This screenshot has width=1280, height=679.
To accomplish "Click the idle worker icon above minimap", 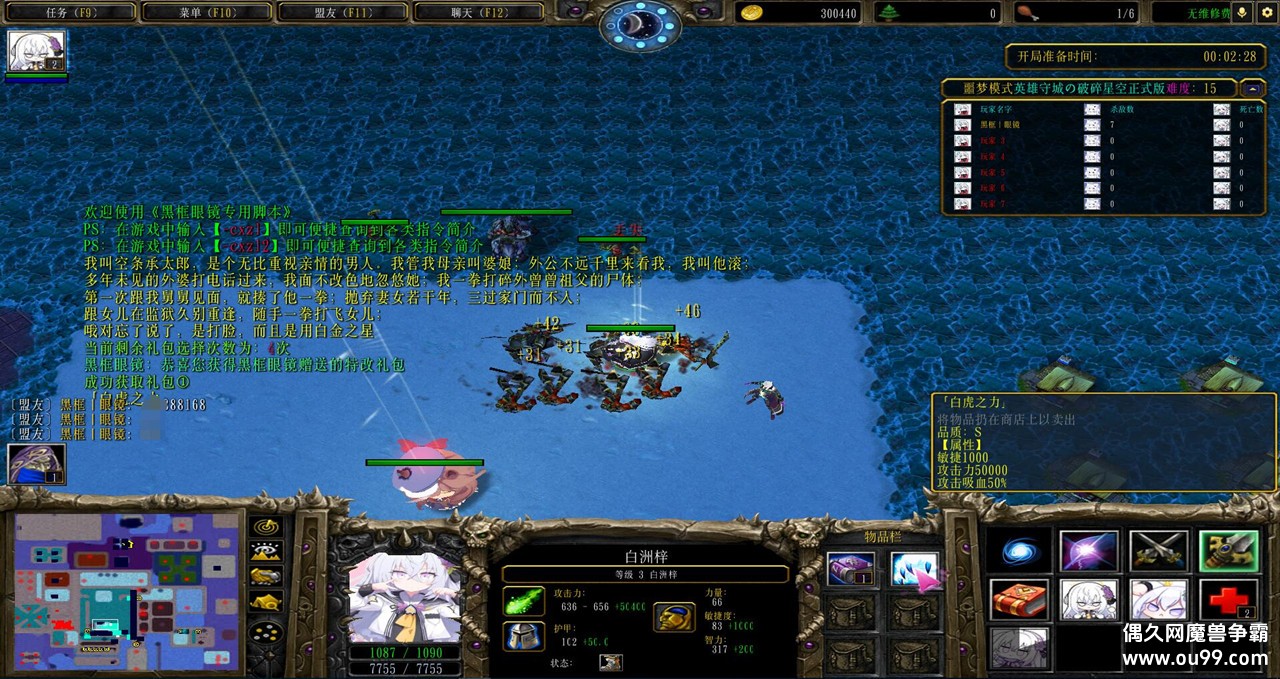I will [x=36, y=465].
